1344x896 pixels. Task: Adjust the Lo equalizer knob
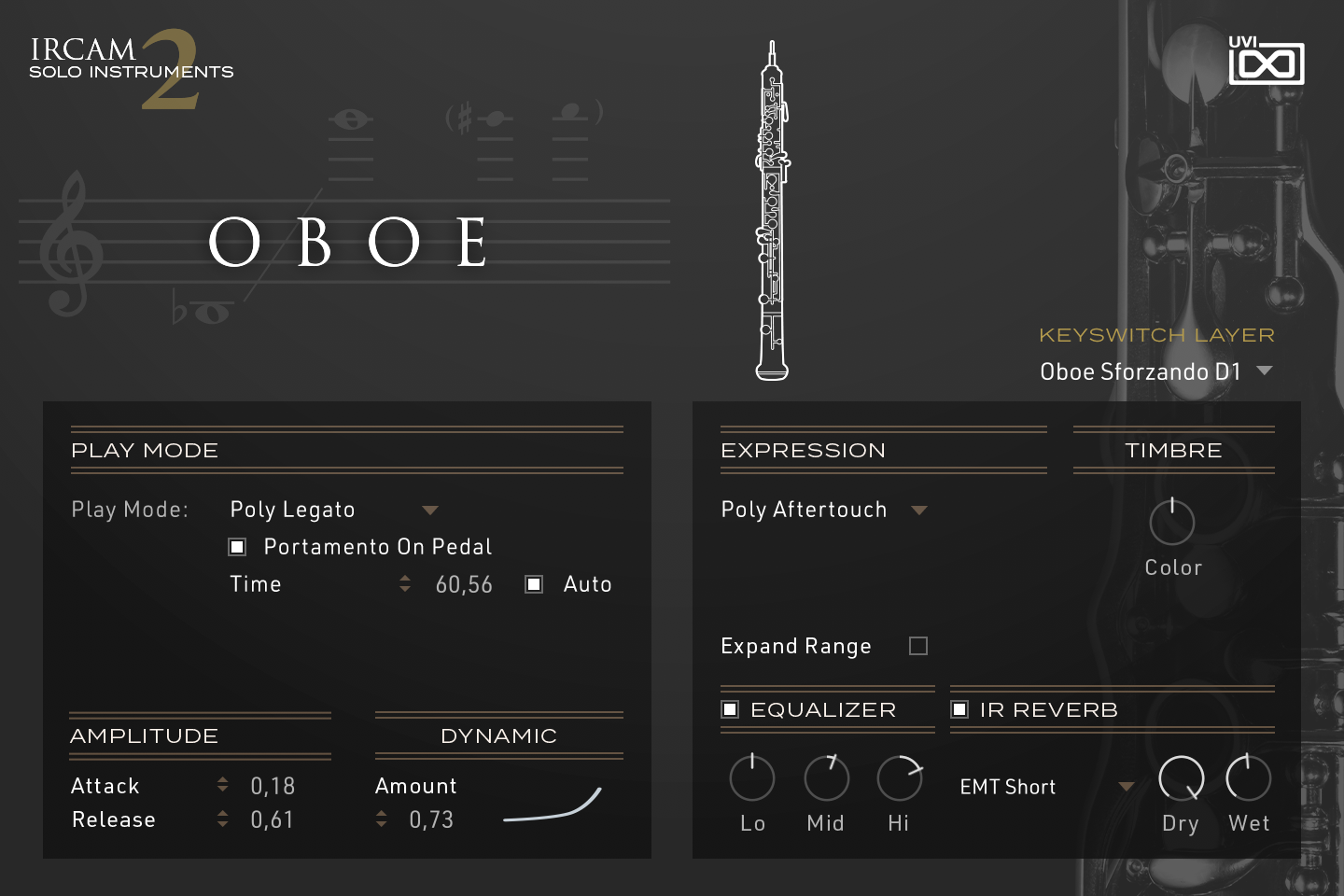[x=751, y=777]
